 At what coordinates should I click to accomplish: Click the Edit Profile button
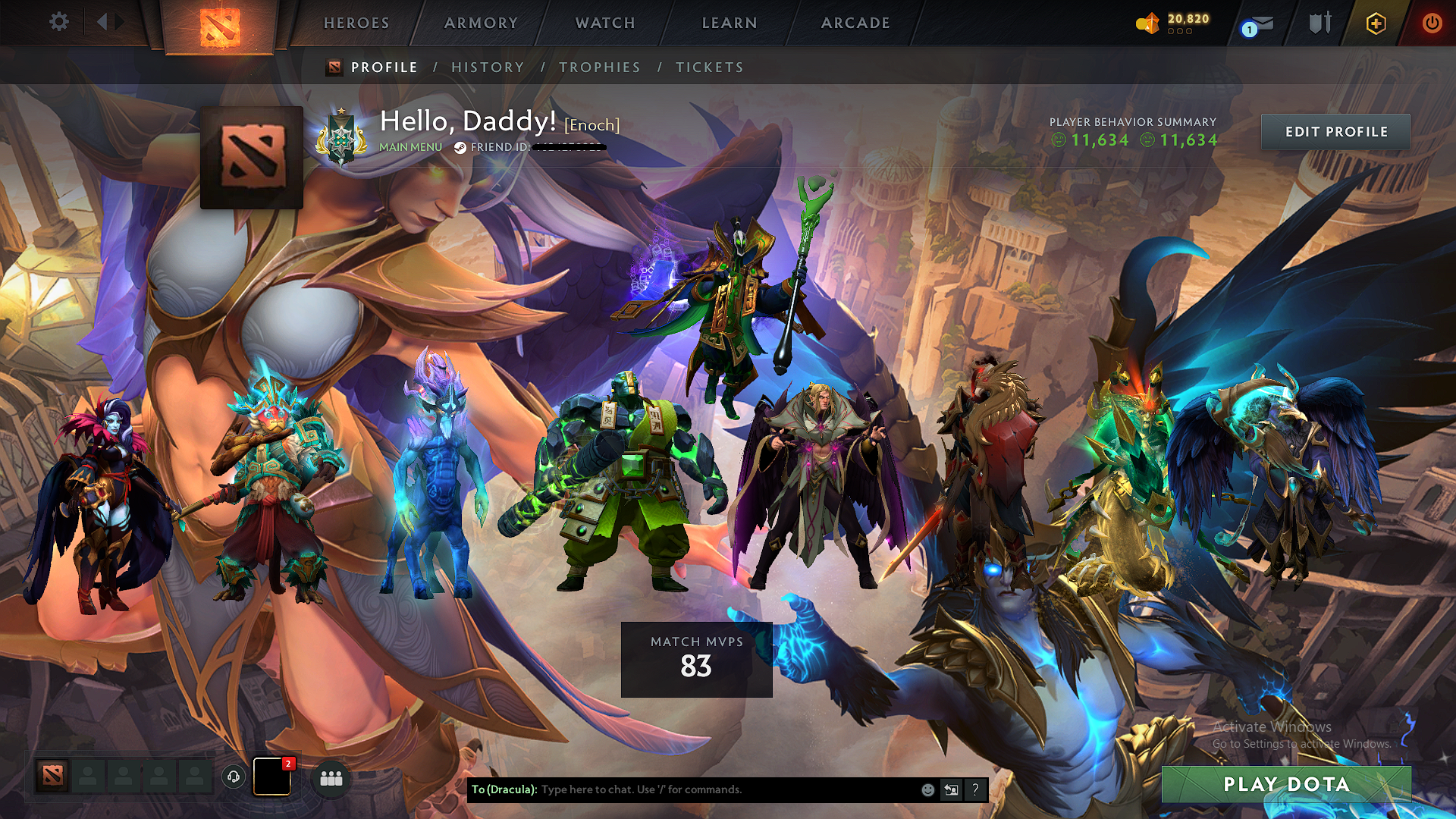(x=1335, y=131)
